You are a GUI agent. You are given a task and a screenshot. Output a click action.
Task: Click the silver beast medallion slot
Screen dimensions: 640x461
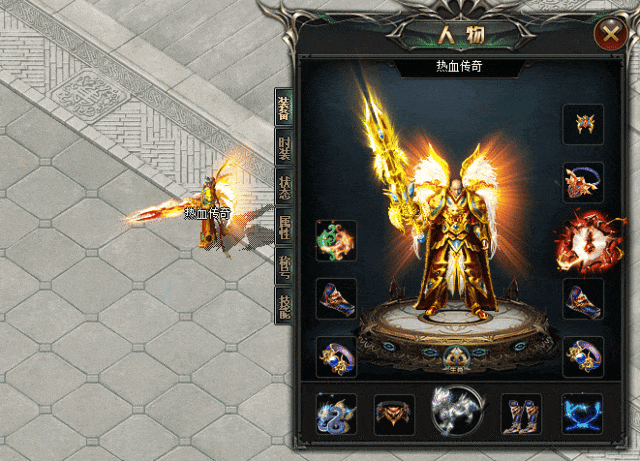[x=455, y=409]
